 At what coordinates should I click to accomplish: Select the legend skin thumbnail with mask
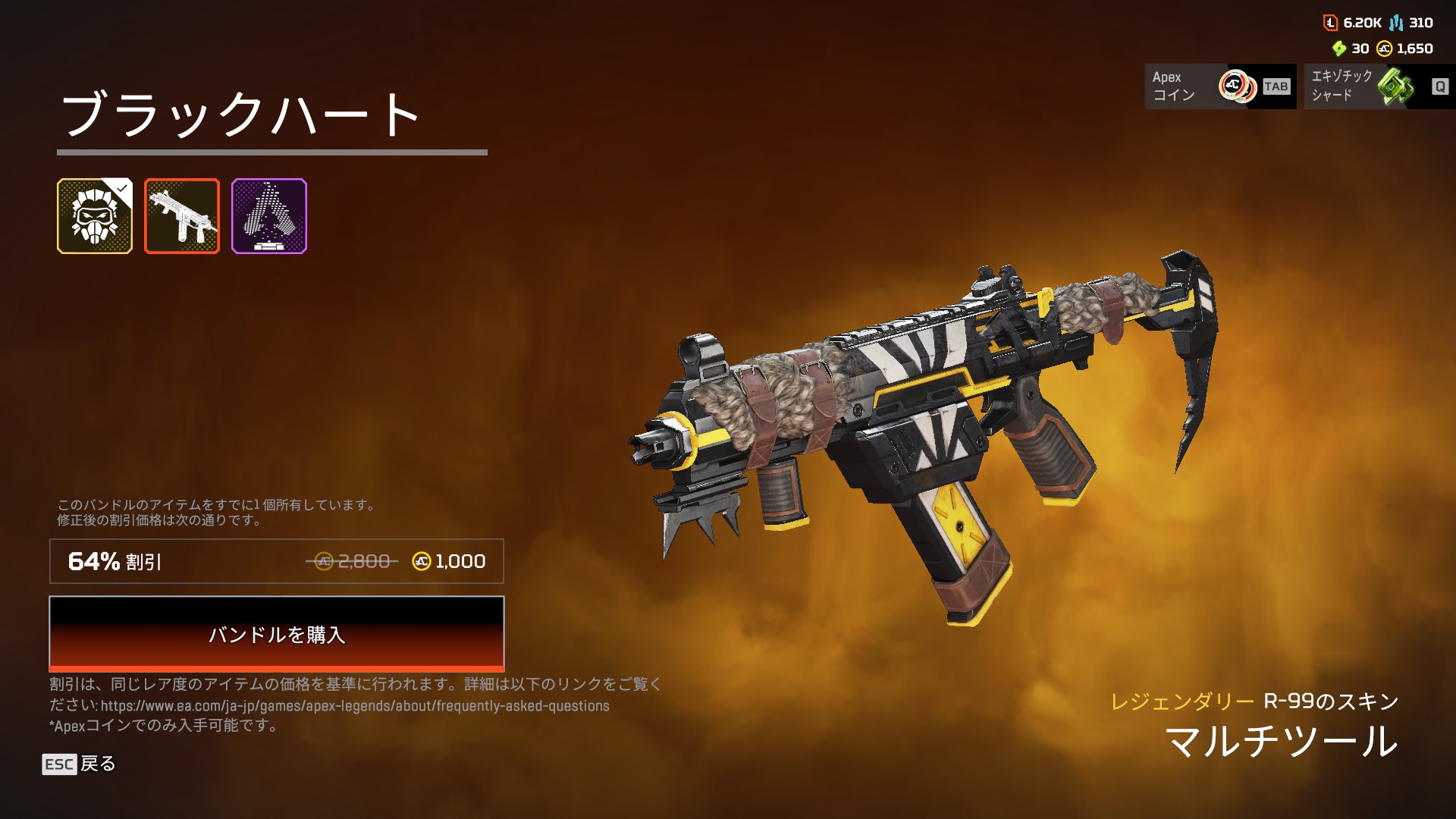95,216
